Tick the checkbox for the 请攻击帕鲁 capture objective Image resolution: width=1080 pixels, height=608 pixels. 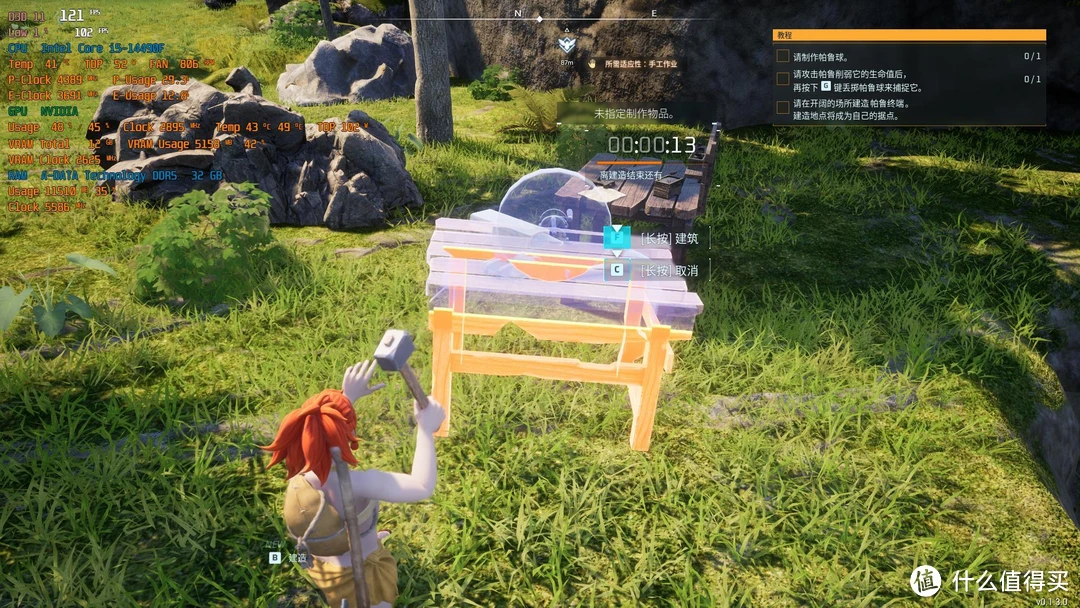pos(783,79)
